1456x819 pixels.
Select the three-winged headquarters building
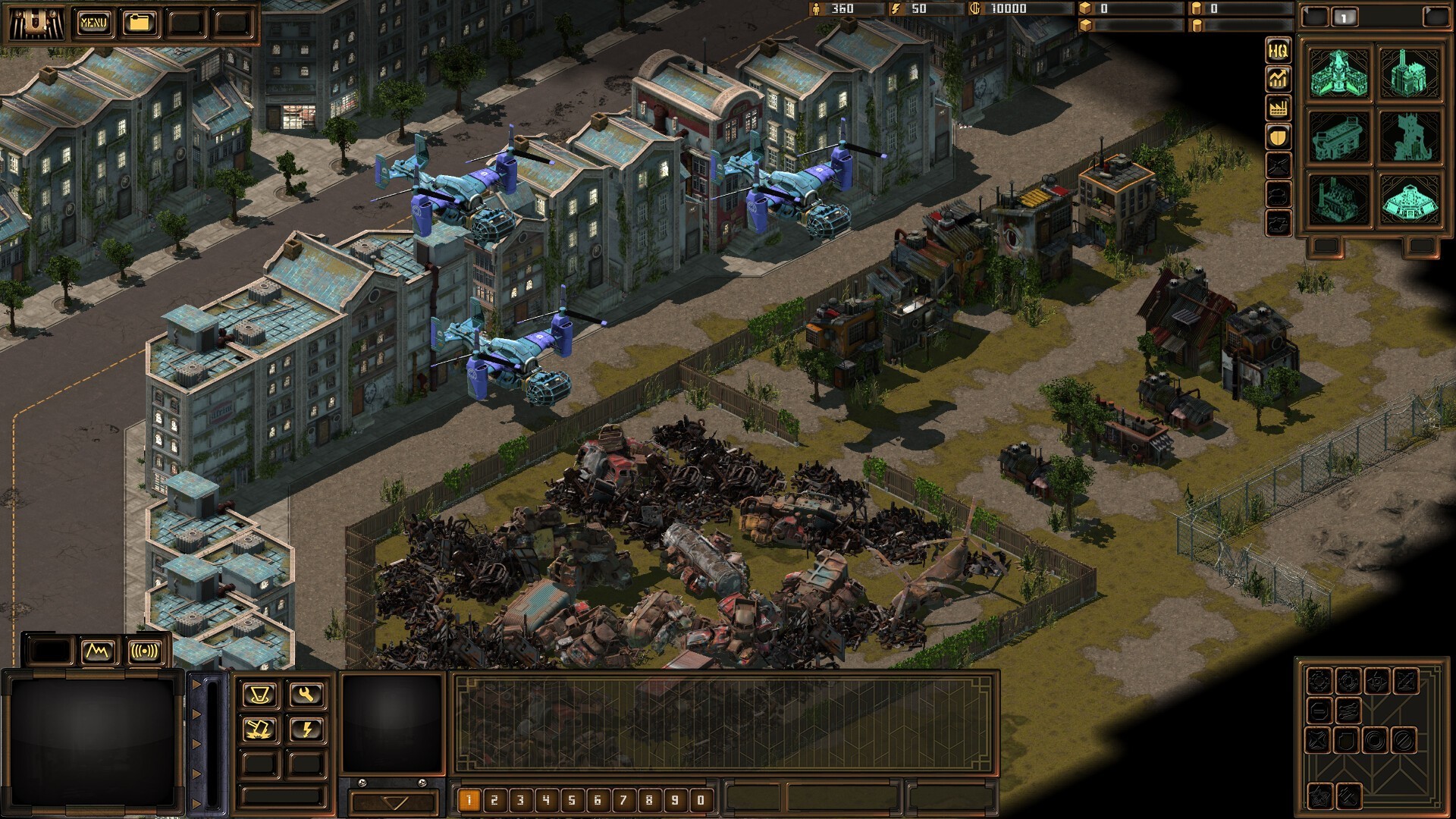click(1339, 74)
